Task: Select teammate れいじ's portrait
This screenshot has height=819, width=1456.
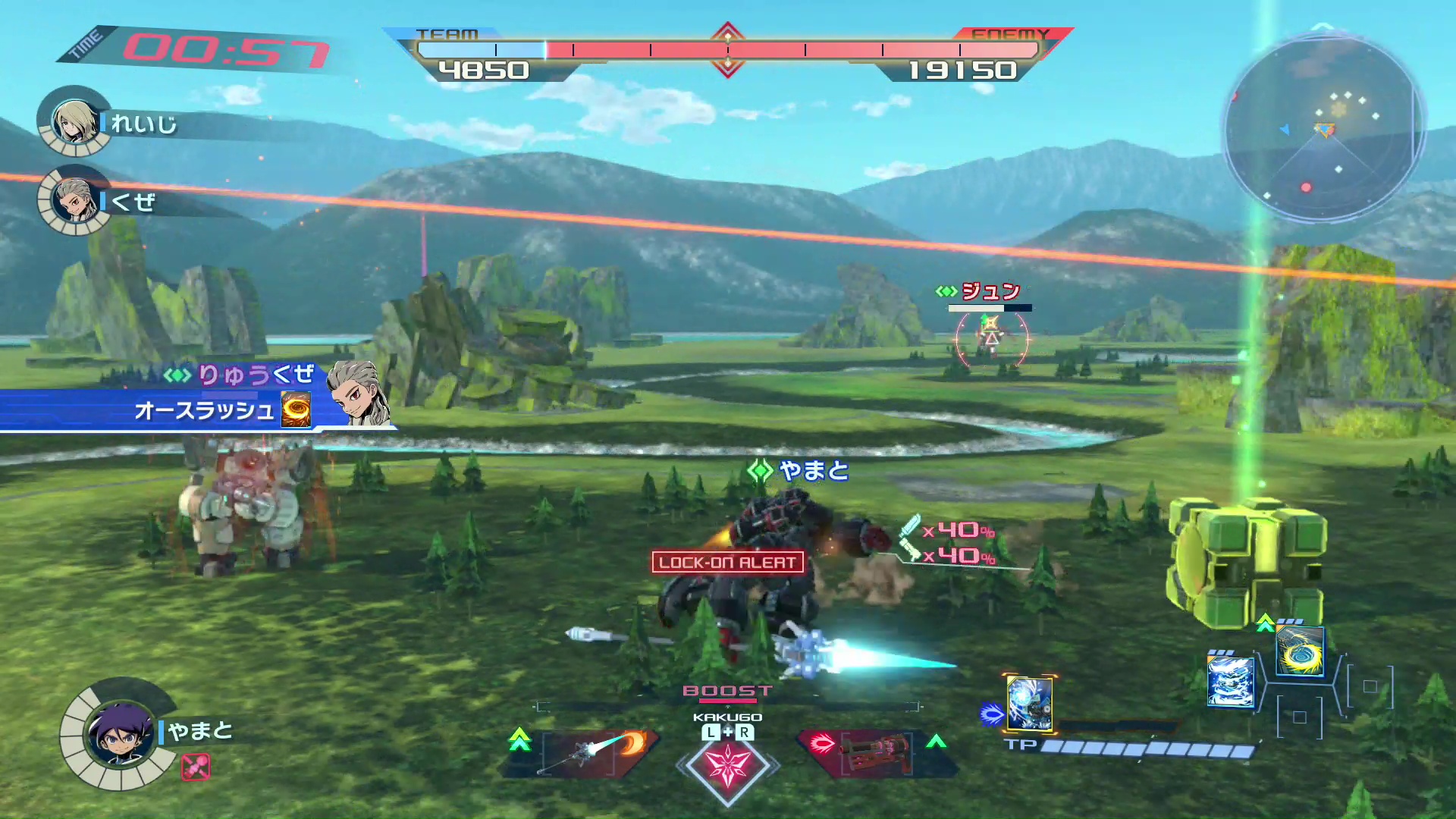Action: point(74,121)
